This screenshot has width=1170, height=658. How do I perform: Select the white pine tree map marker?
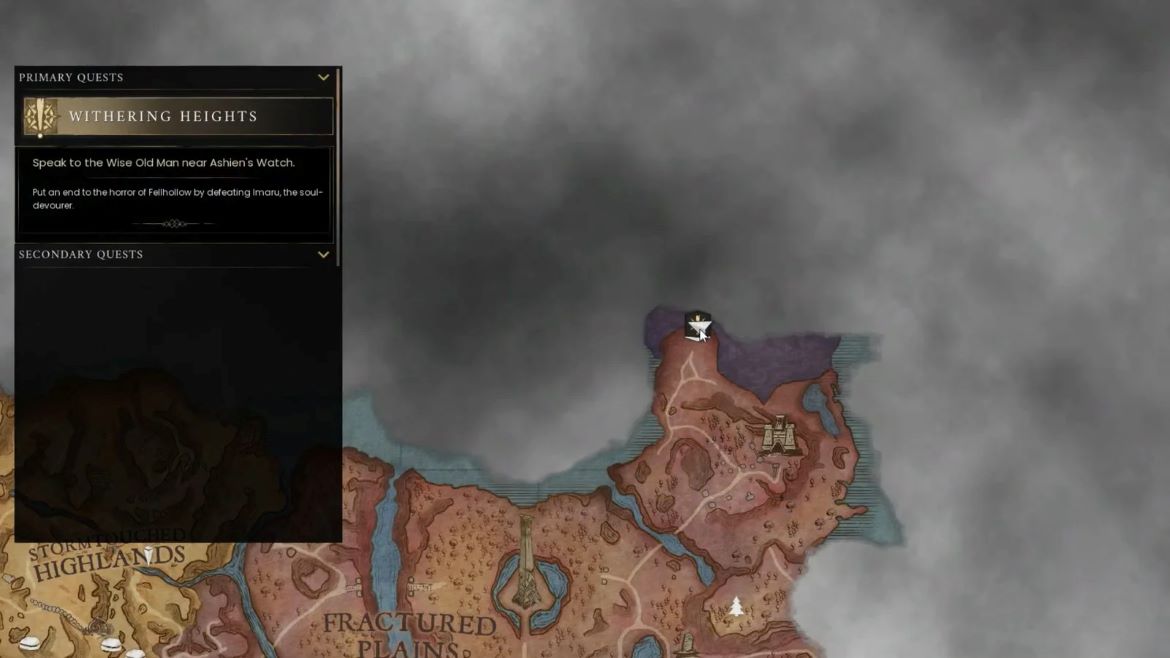(736, 606)
